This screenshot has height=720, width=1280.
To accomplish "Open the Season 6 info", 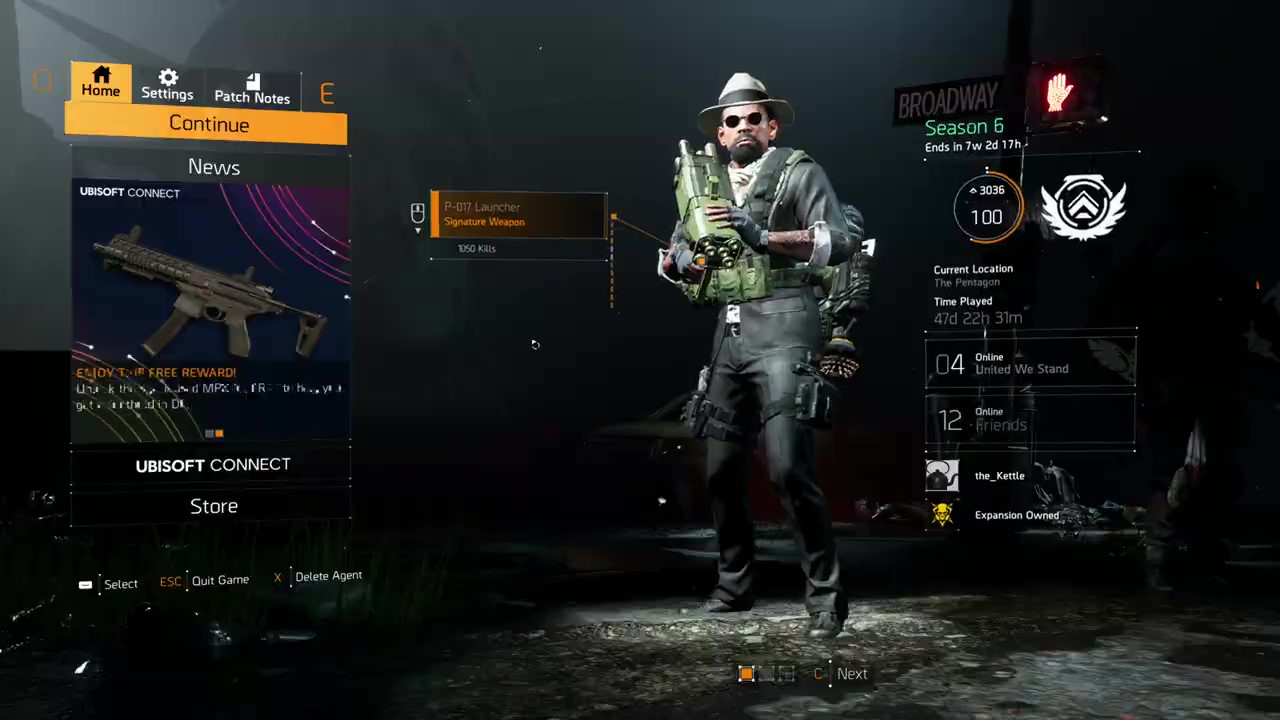I will (x=964, y=128).
